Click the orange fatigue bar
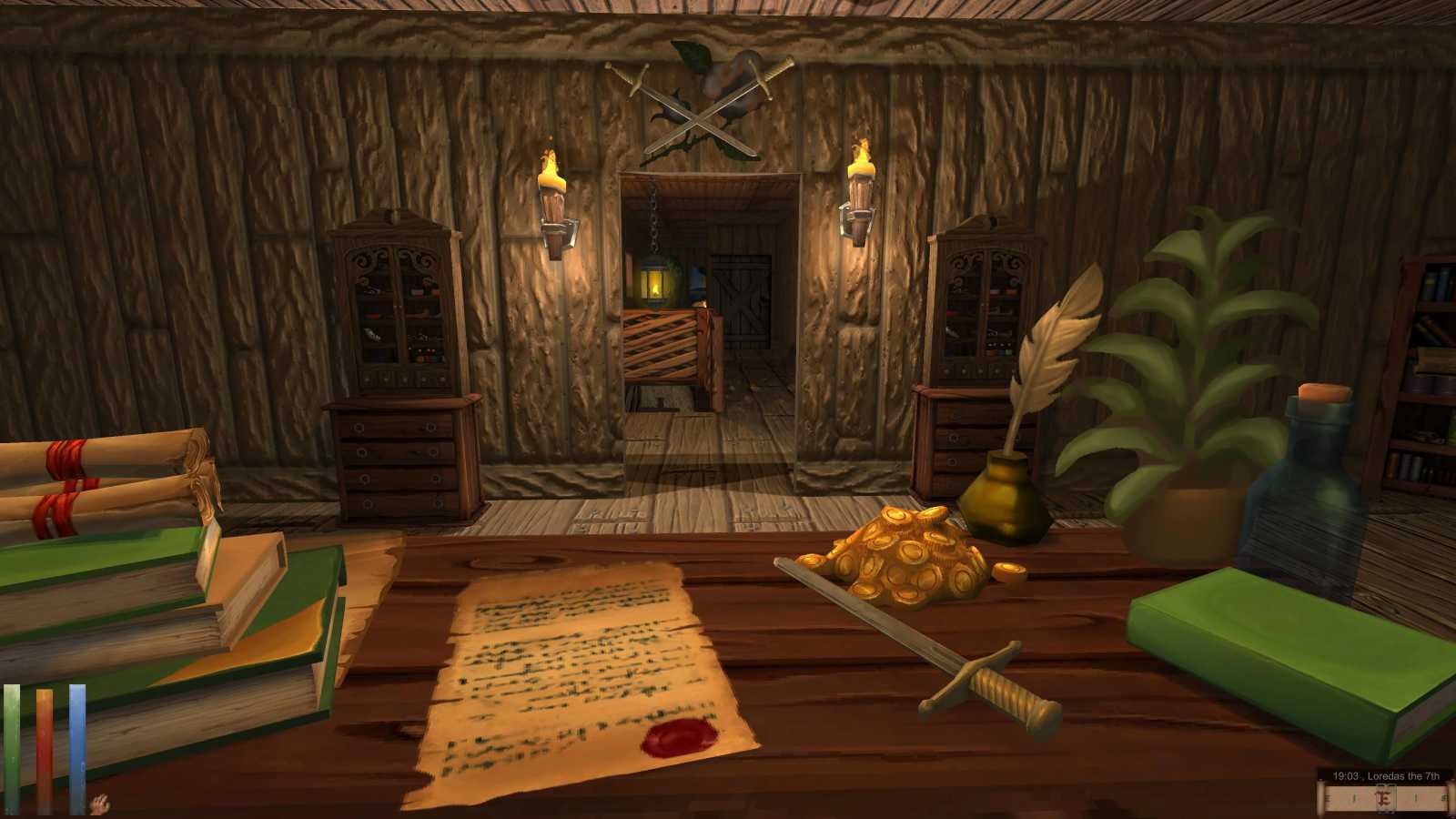Image resolution: width=1456 pixels, height=819 pixels. [x=44, y=746]
